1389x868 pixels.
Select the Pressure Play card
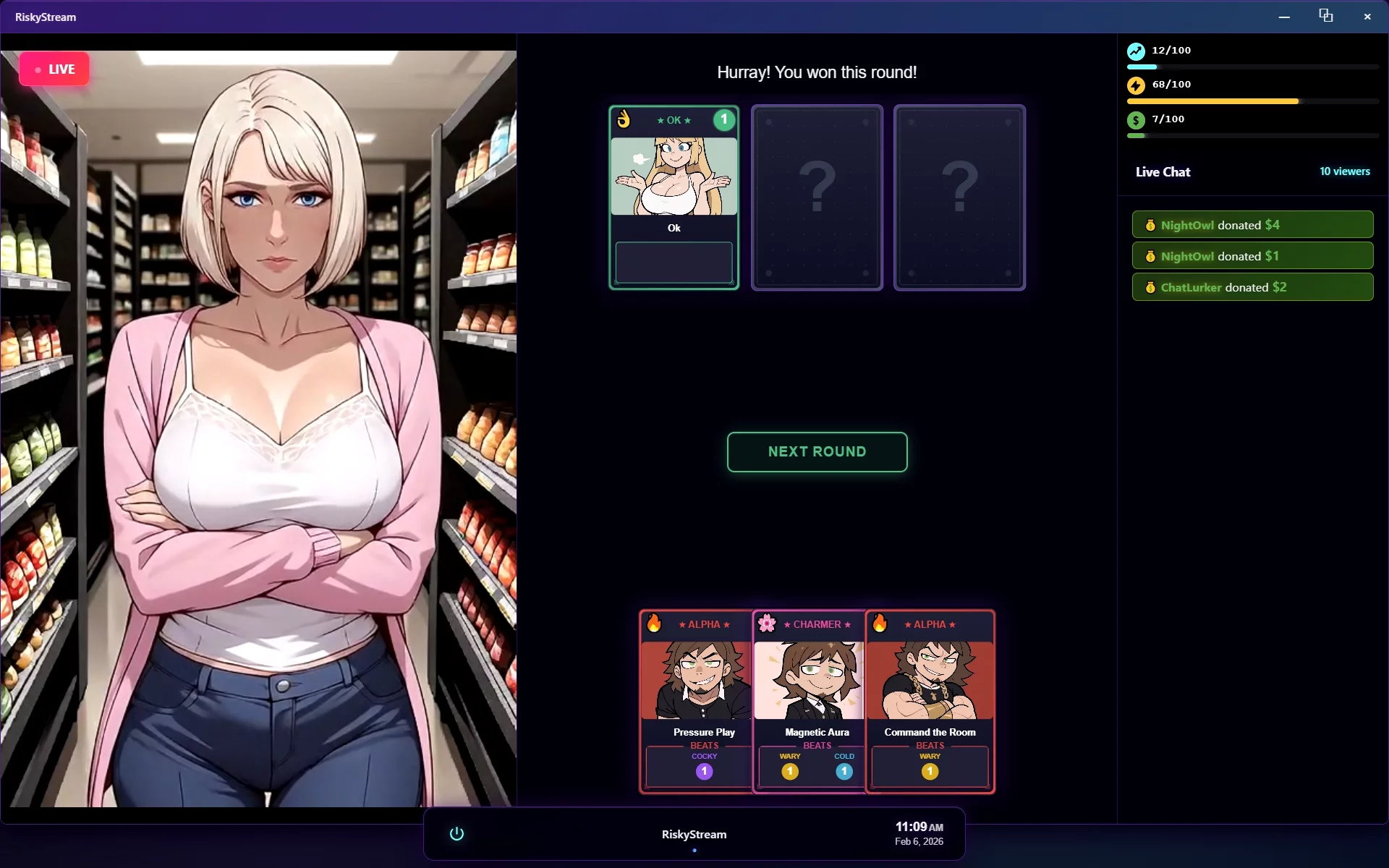pos(696,702)
